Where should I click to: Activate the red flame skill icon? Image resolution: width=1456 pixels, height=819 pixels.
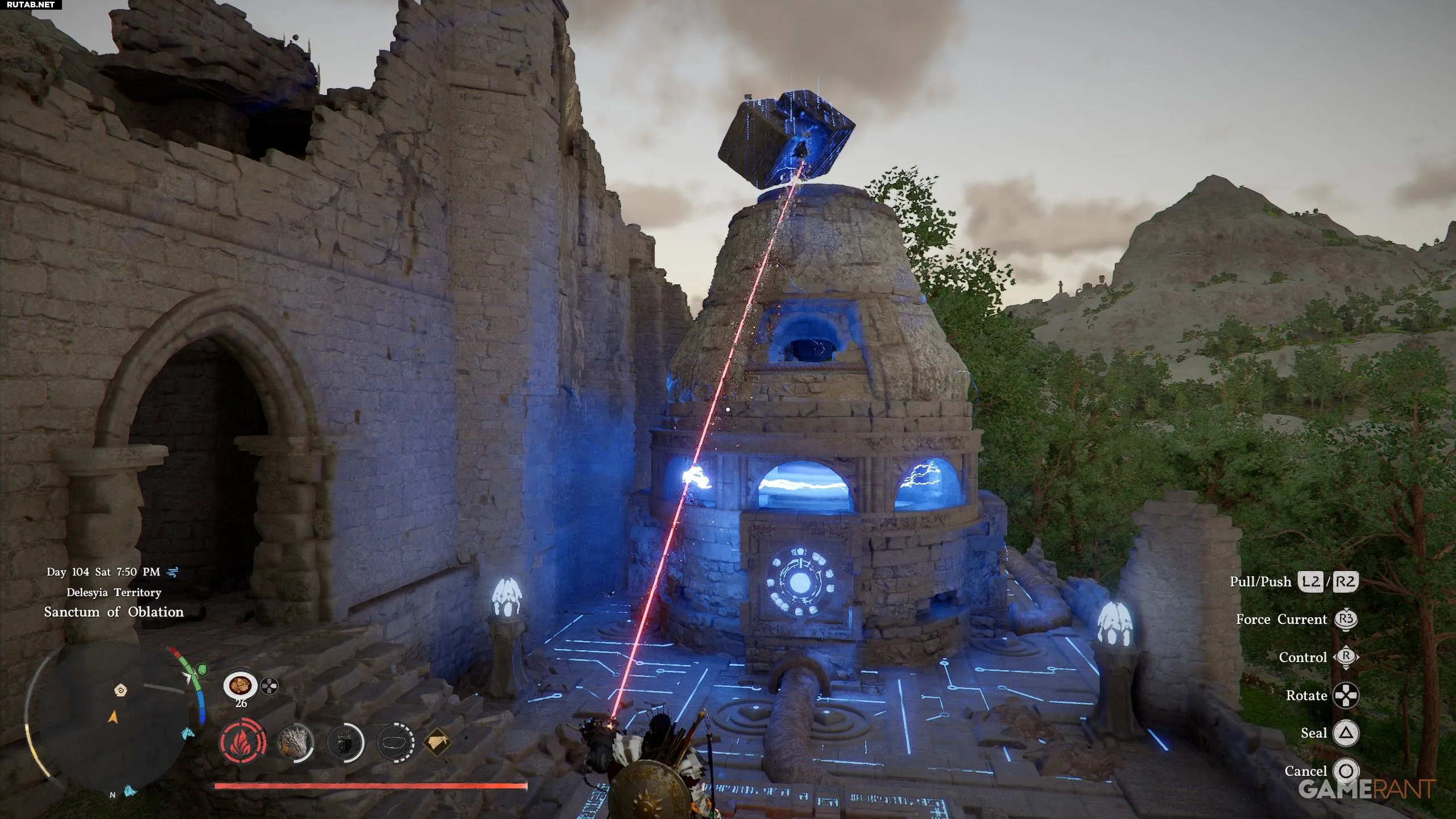coord(243,743)
